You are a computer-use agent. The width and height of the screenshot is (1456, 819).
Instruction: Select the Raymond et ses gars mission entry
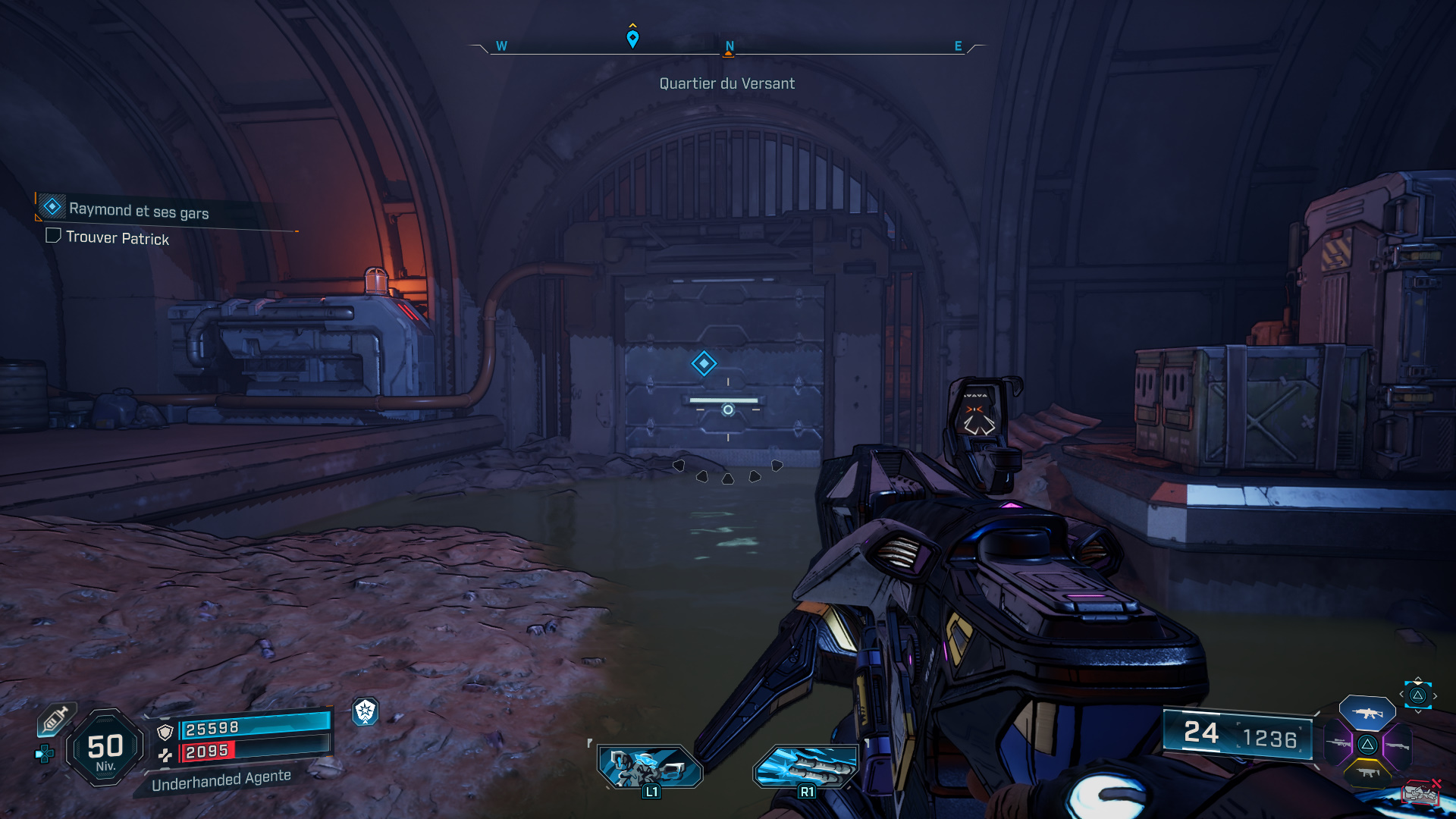[138, 209]
